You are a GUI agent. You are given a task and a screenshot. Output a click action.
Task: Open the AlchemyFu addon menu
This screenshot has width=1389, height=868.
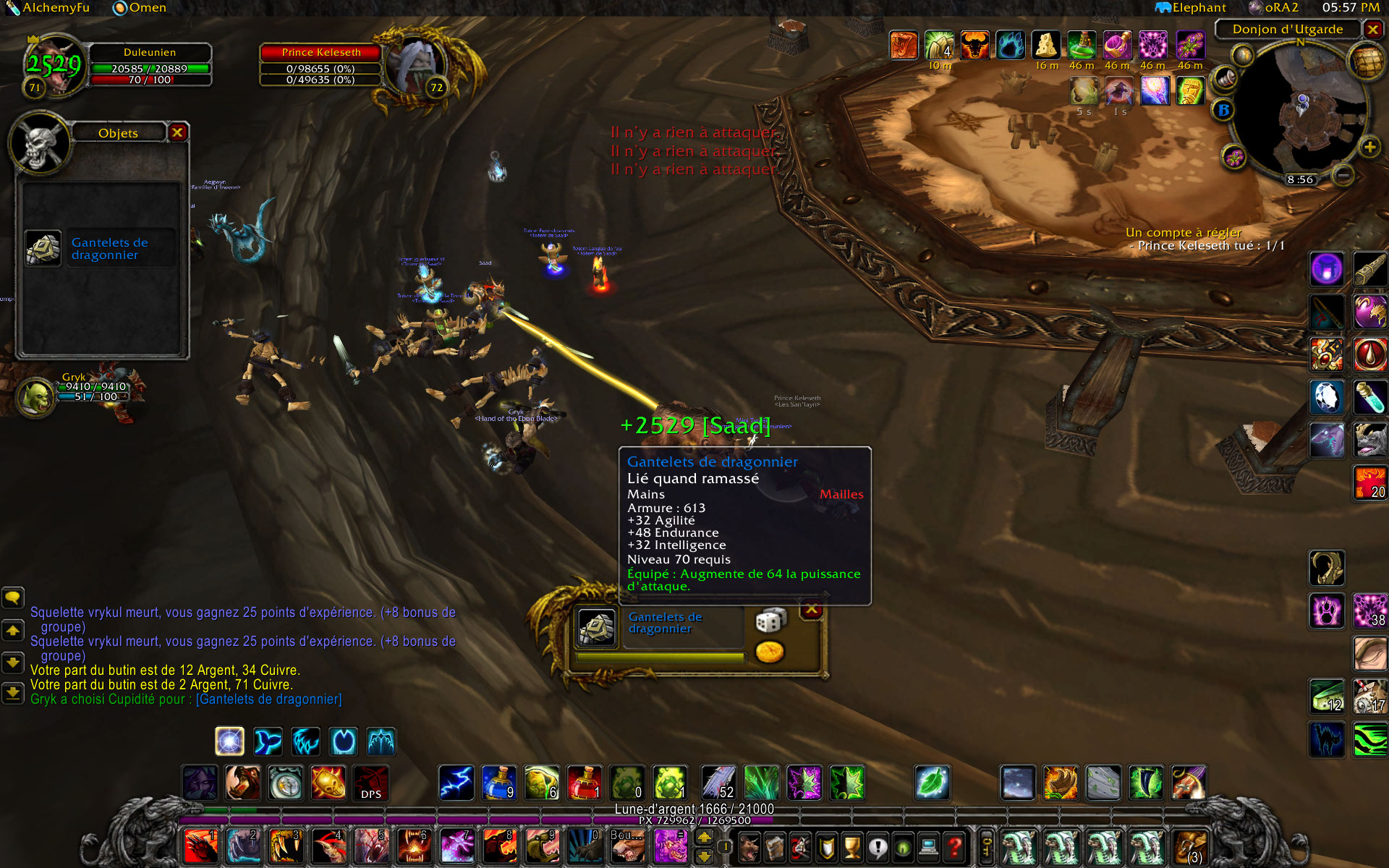48,8
